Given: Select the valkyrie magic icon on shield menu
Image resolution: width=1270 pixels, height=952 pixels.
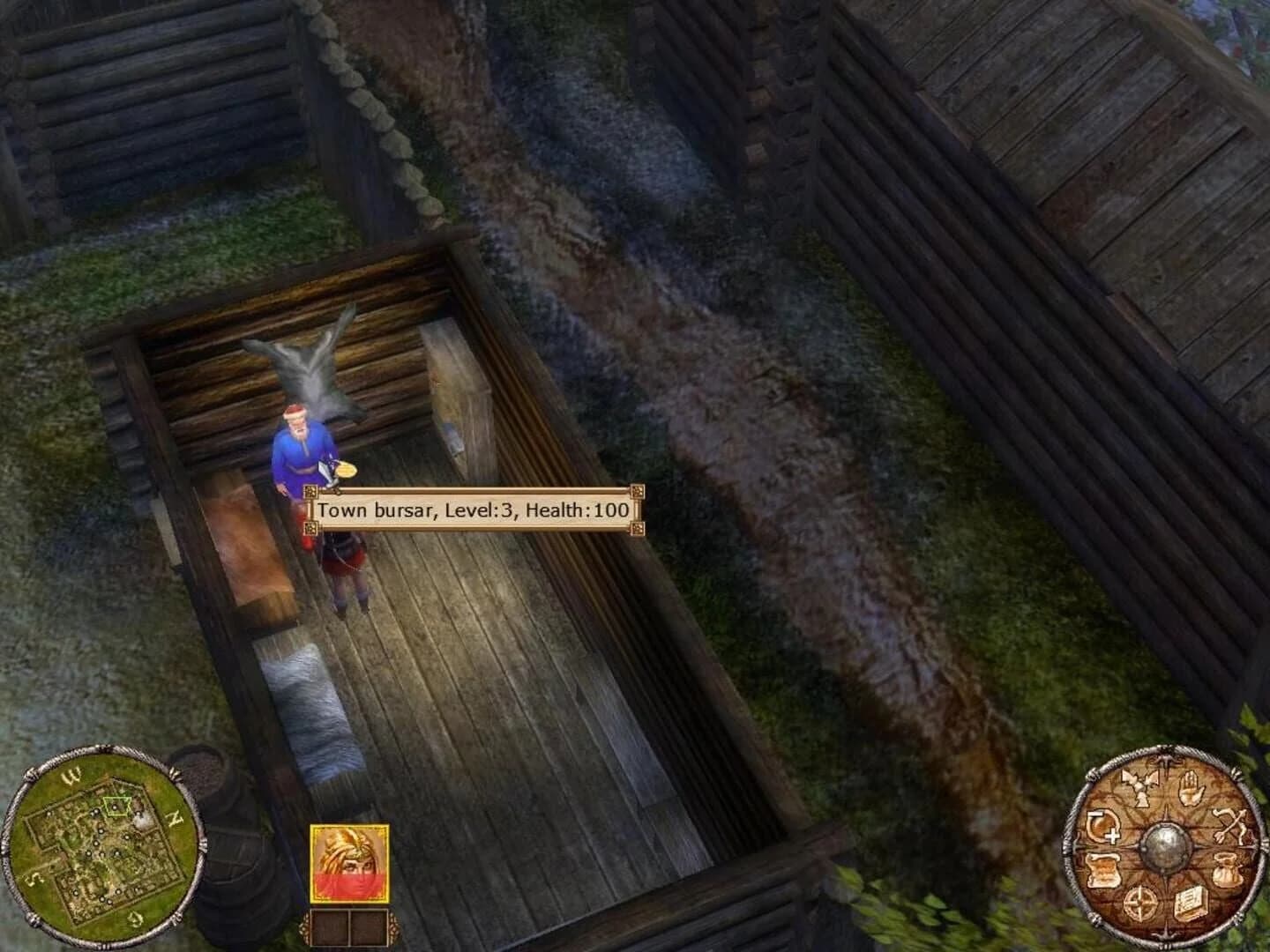Looking at the screenshot, I should (x=1139, y=787).
